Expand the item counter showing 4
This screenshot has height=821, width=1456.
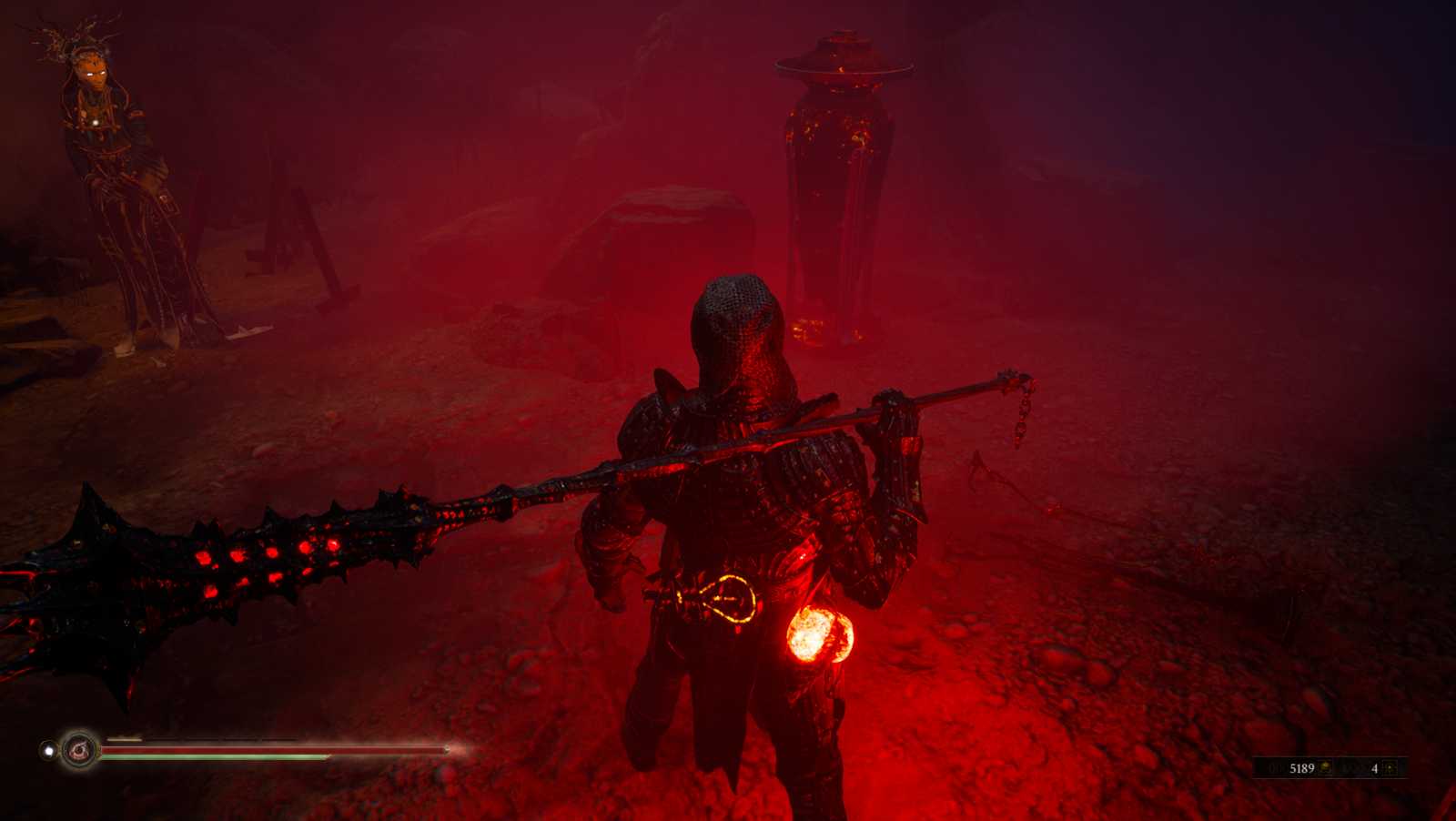[x=1376, y=768]
